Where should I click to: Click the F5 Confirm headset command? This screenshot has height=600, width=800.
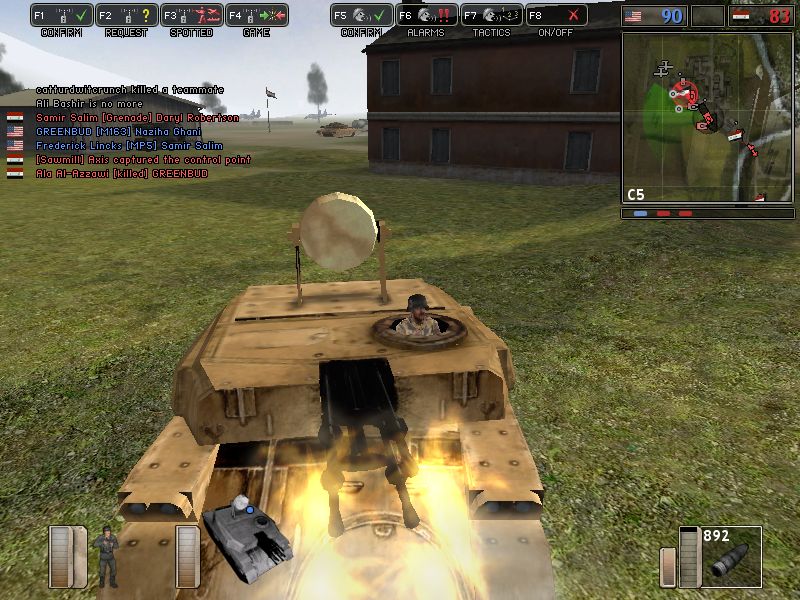click(362, 16)
